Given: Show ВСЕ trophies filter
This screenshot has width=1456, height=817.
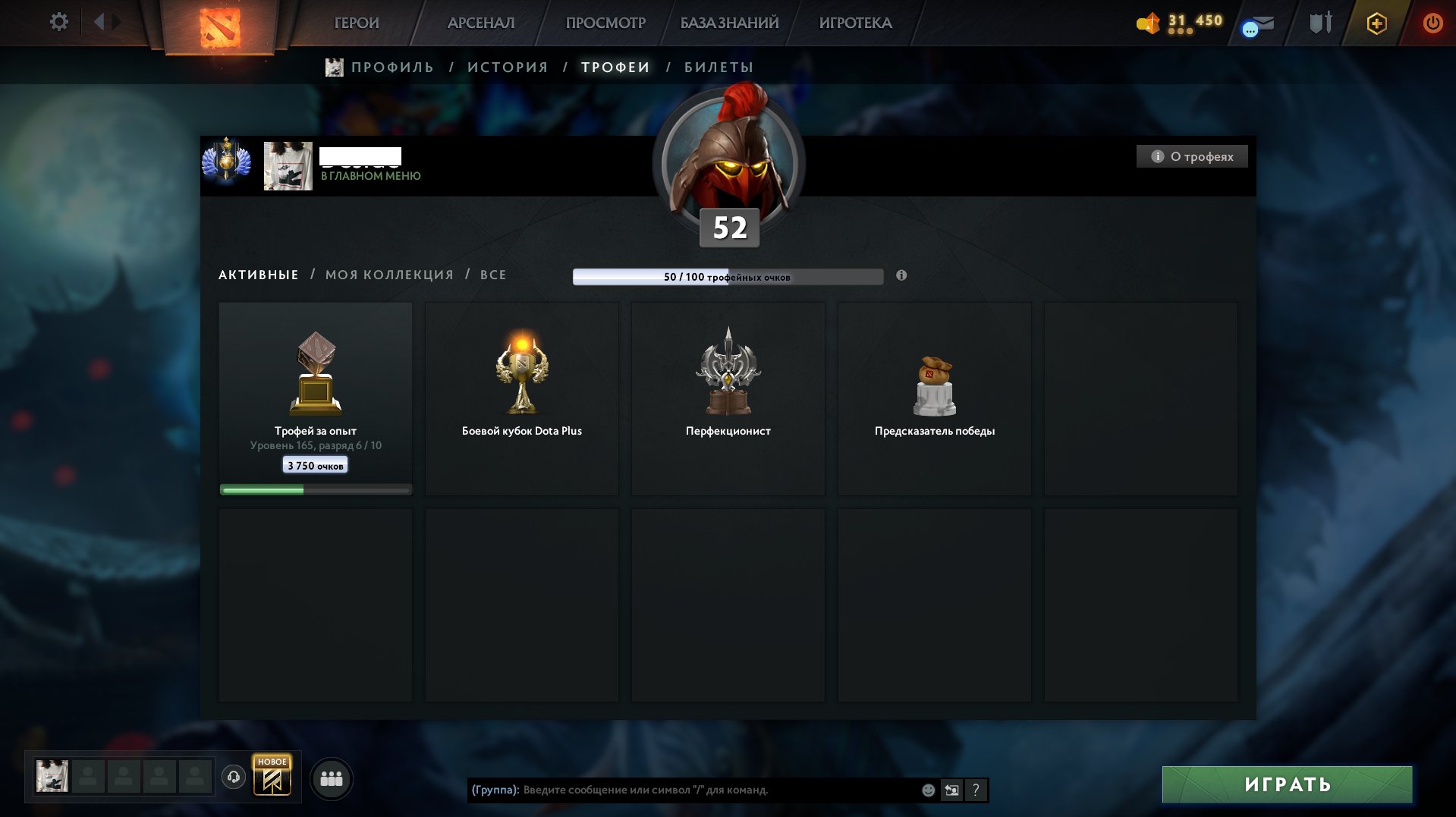Looking at the screenshot, I should point(493,275).
